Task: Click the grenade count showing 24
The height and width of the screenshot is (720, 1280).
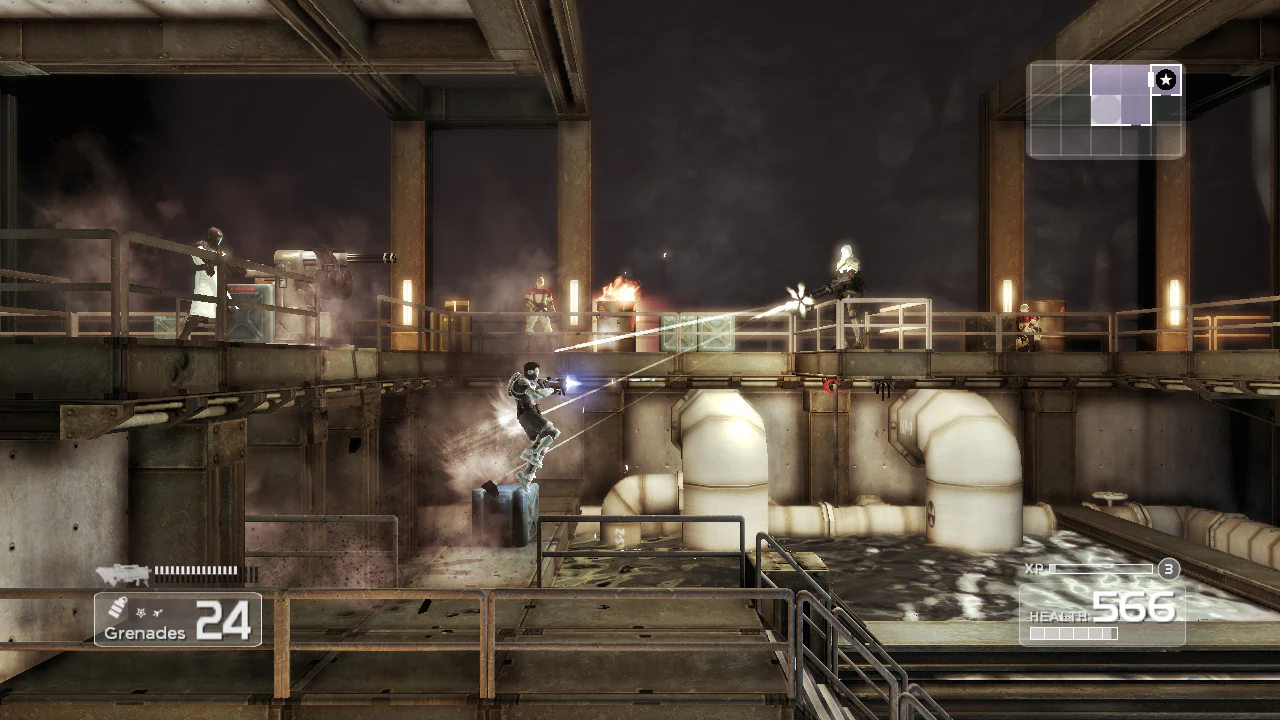Action: pyautogui.click(x=225, y=620)
